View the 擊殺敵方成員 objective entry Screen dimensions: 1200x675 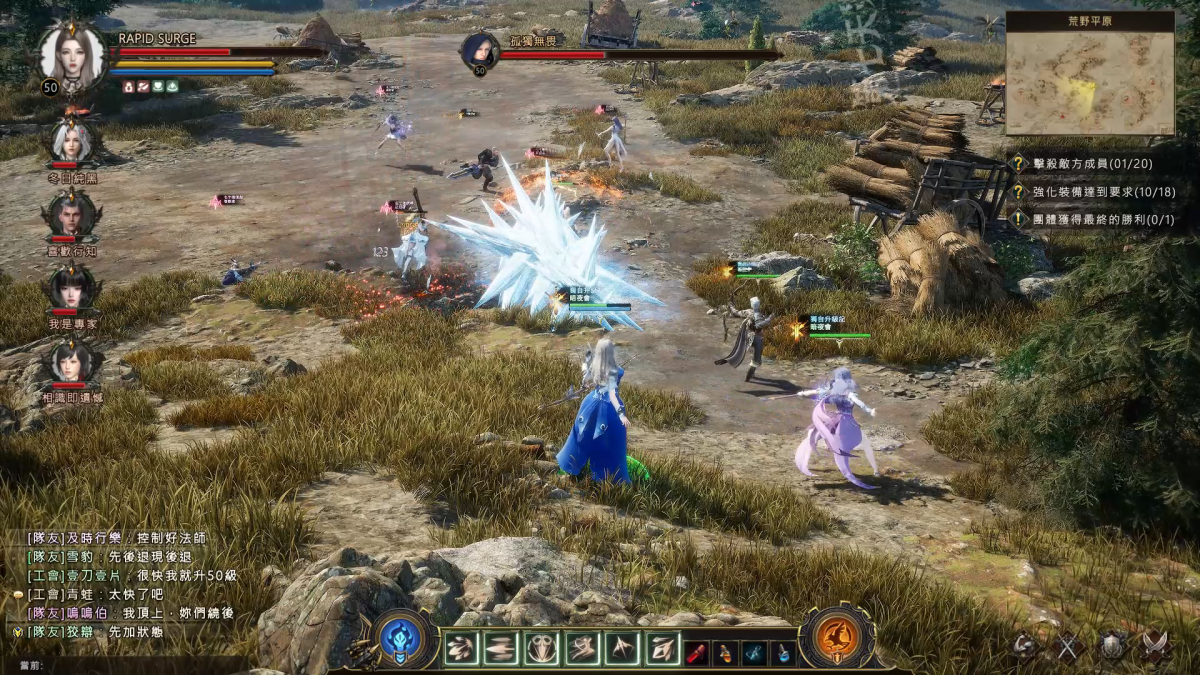coord(1097,163)
